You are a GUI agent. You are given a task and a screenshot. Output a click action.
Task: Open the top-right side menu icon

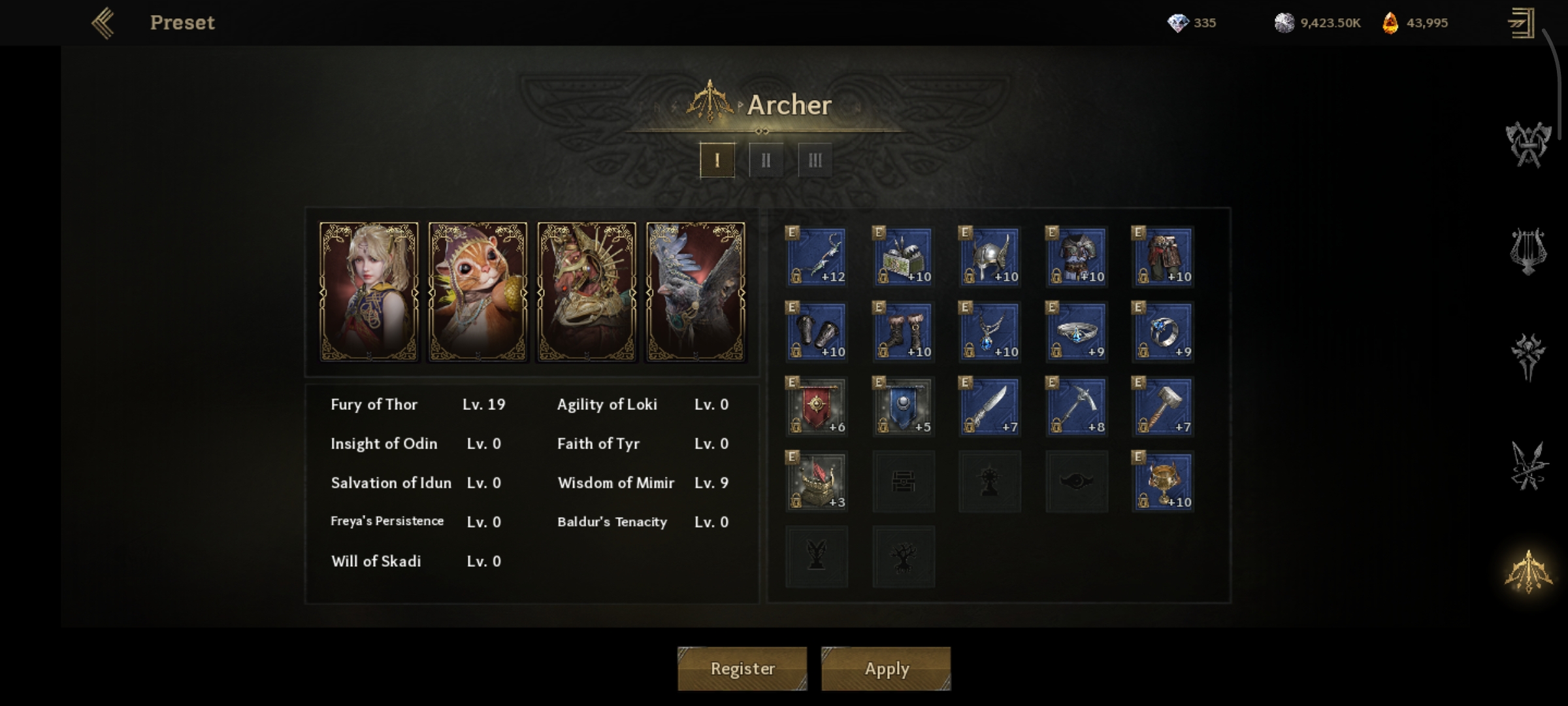click(x=1521, y=24)
